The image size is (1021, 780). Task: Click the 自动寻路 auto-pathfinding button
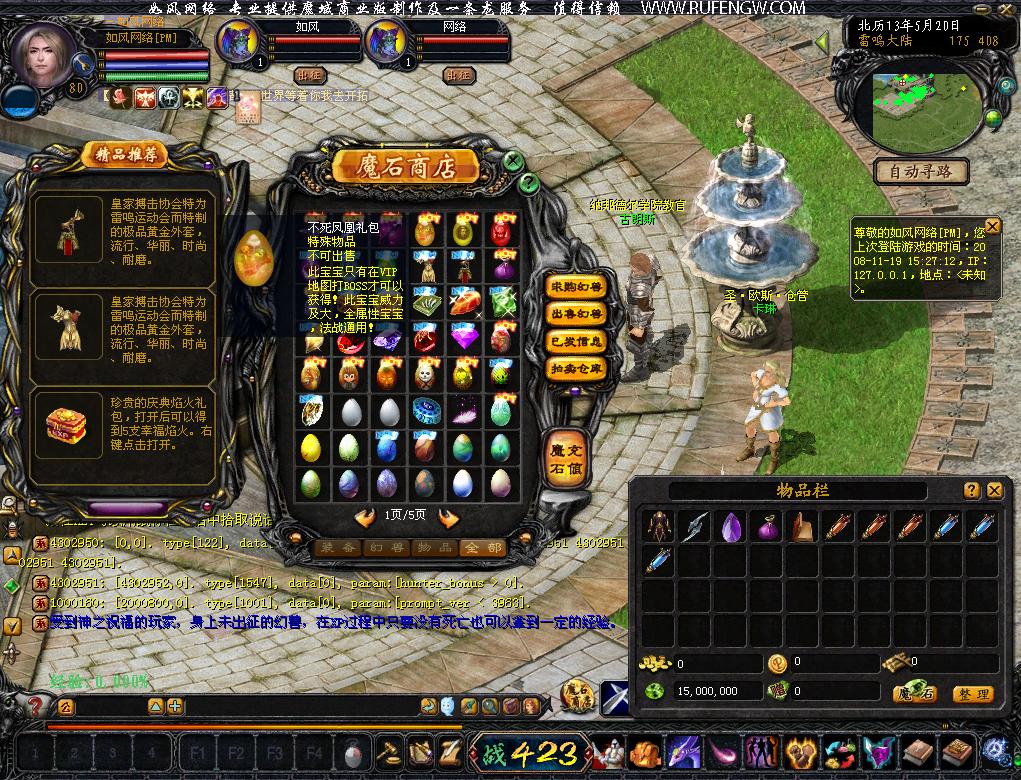pyautogui.click(x=921, y=172)
